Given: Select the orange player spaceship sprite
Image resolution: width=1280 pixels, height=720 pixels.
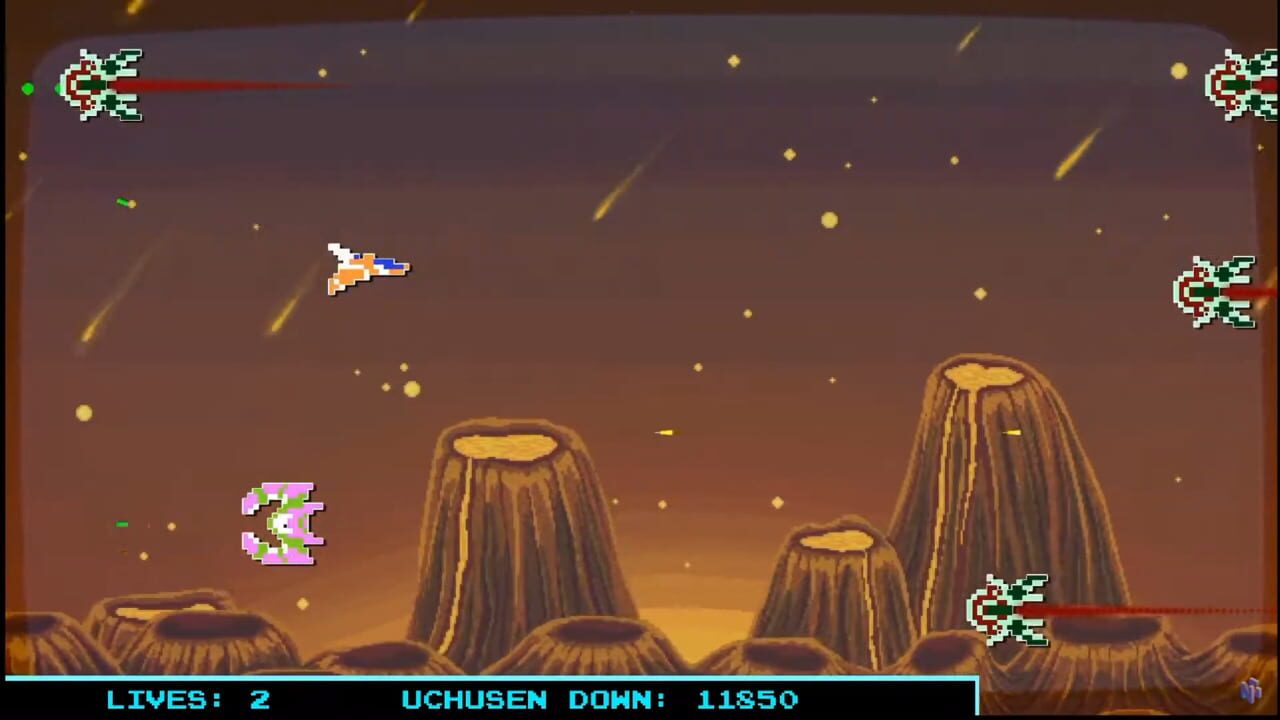Looking at the screenshot, I should [x=368, y=267].
